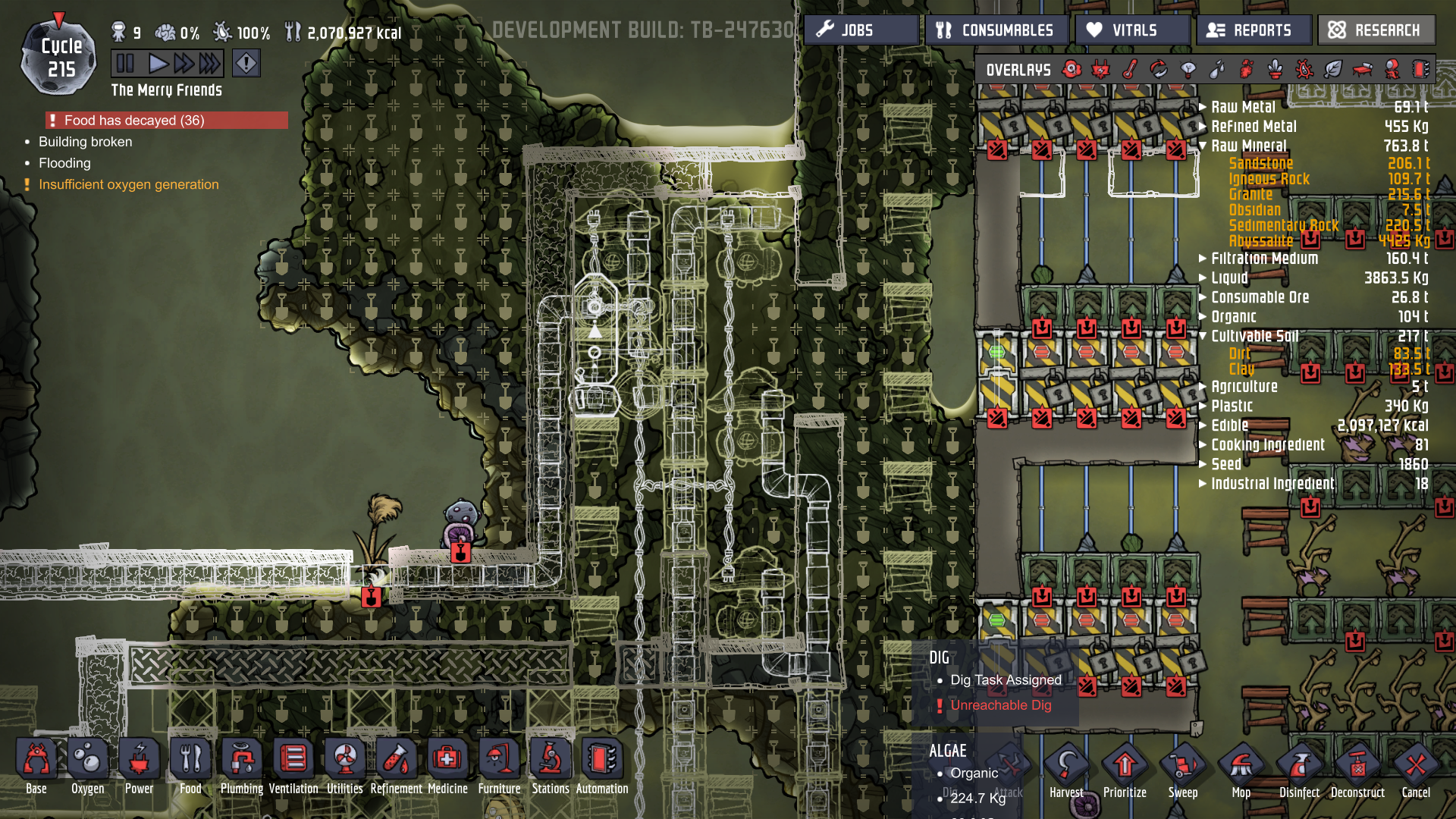Screen dimensions: 1456x819
Task: Open the Base build category
Action: pyautogui.click(x=36, y=766)
